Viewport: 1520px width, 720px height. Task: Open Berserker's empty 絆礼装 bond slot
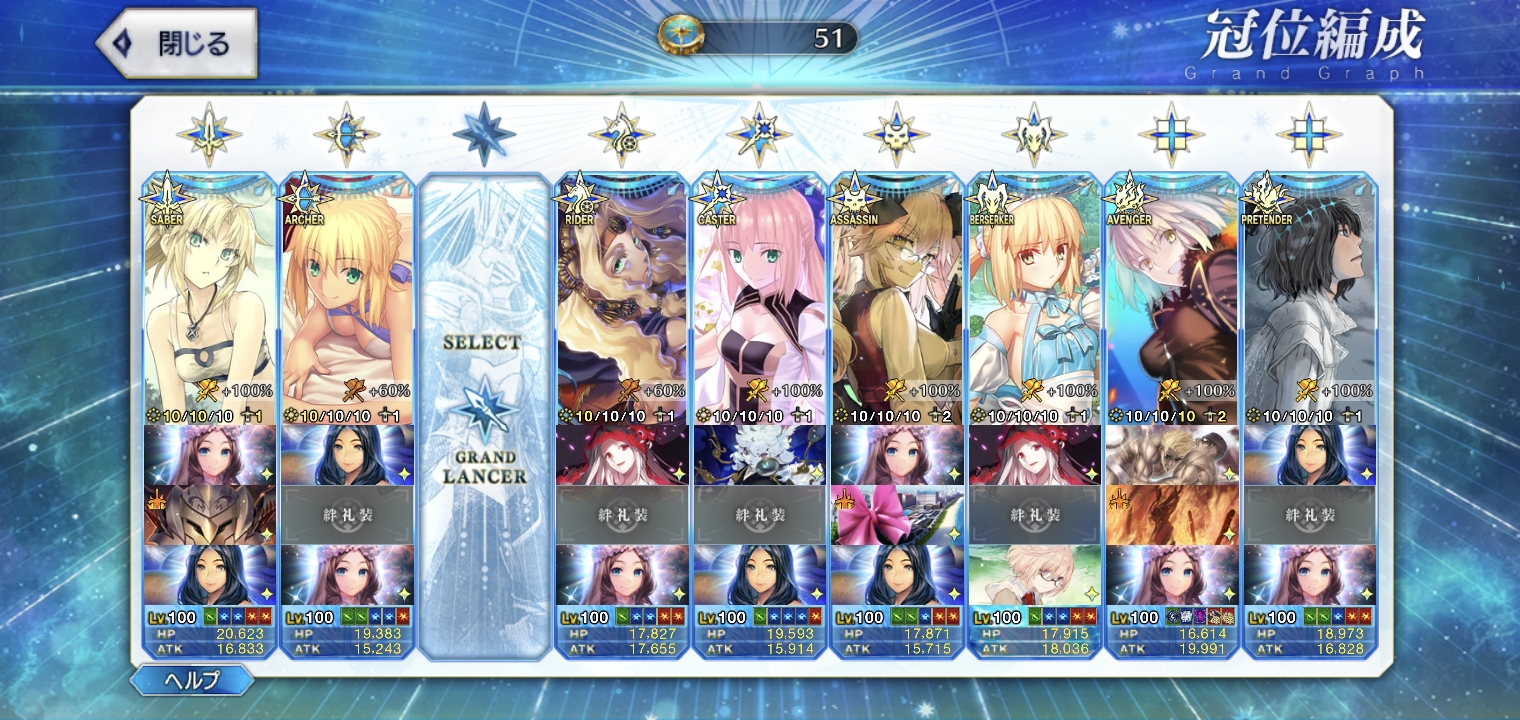coord(1034,515)
